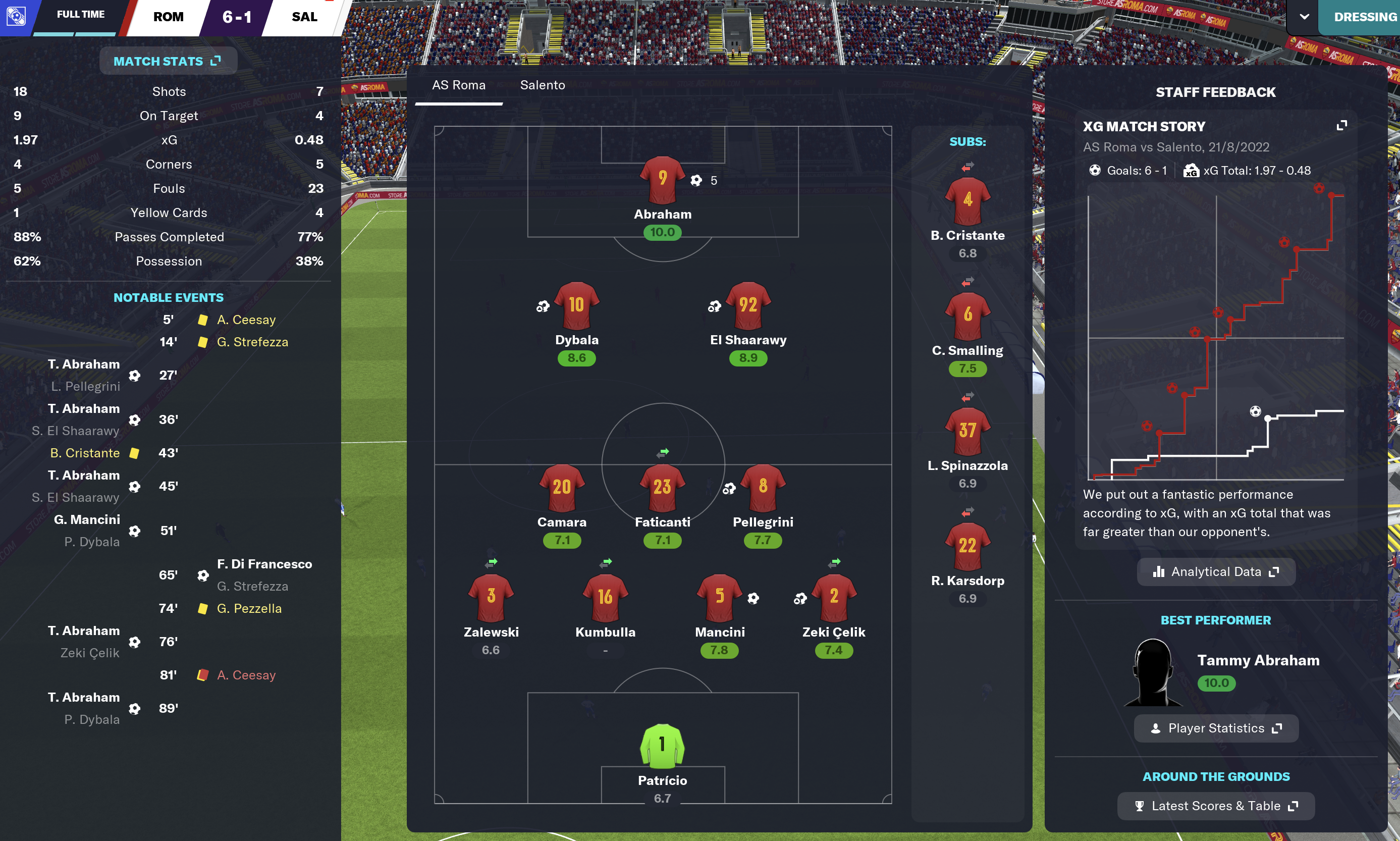Select substitute B. Cristante
The width and height of the screenshot is (1400, 841).
(x=967, y=201)
